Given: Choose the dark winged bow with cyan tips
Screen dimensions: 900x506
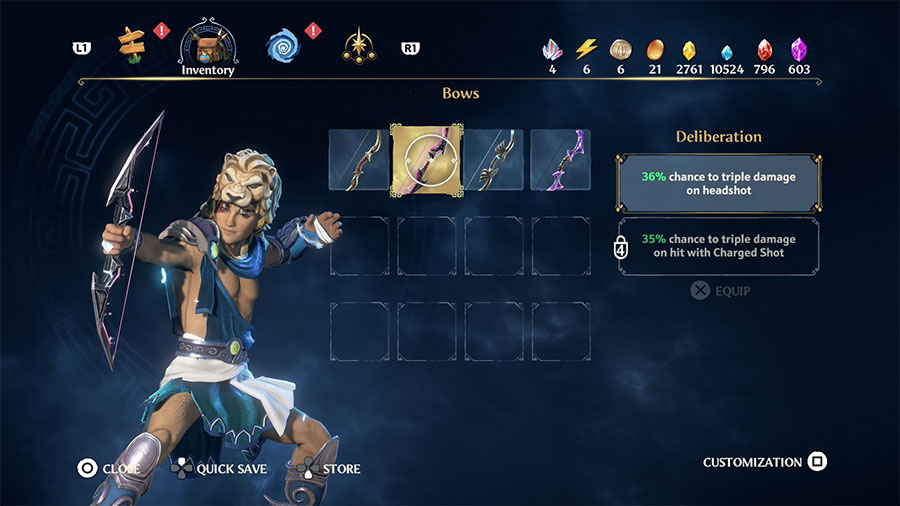Looking at the screenshot, I should pyautogui.click(x=493, y=159).
